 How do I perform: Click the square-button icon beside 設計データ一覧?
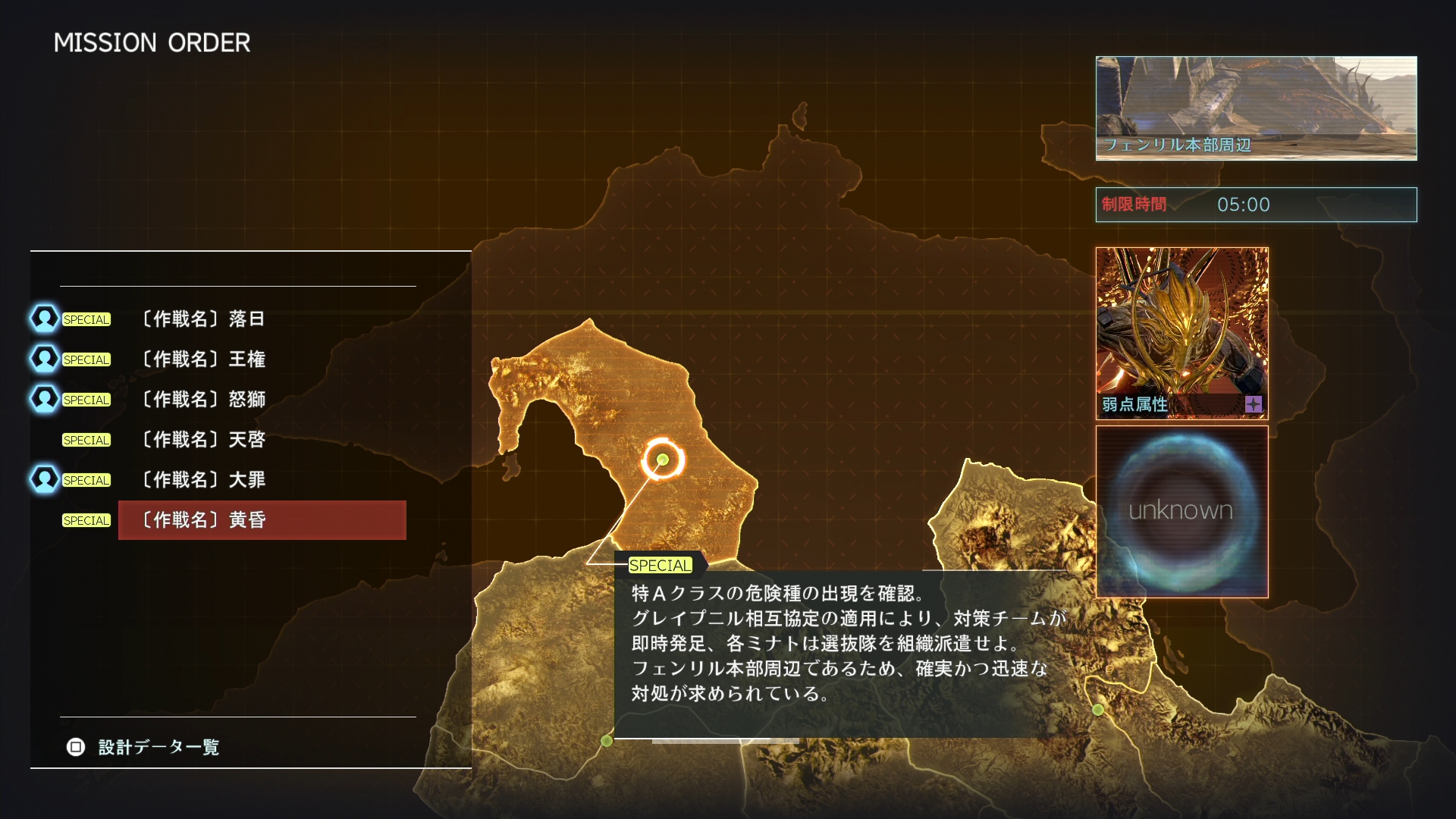click(75, 748)
